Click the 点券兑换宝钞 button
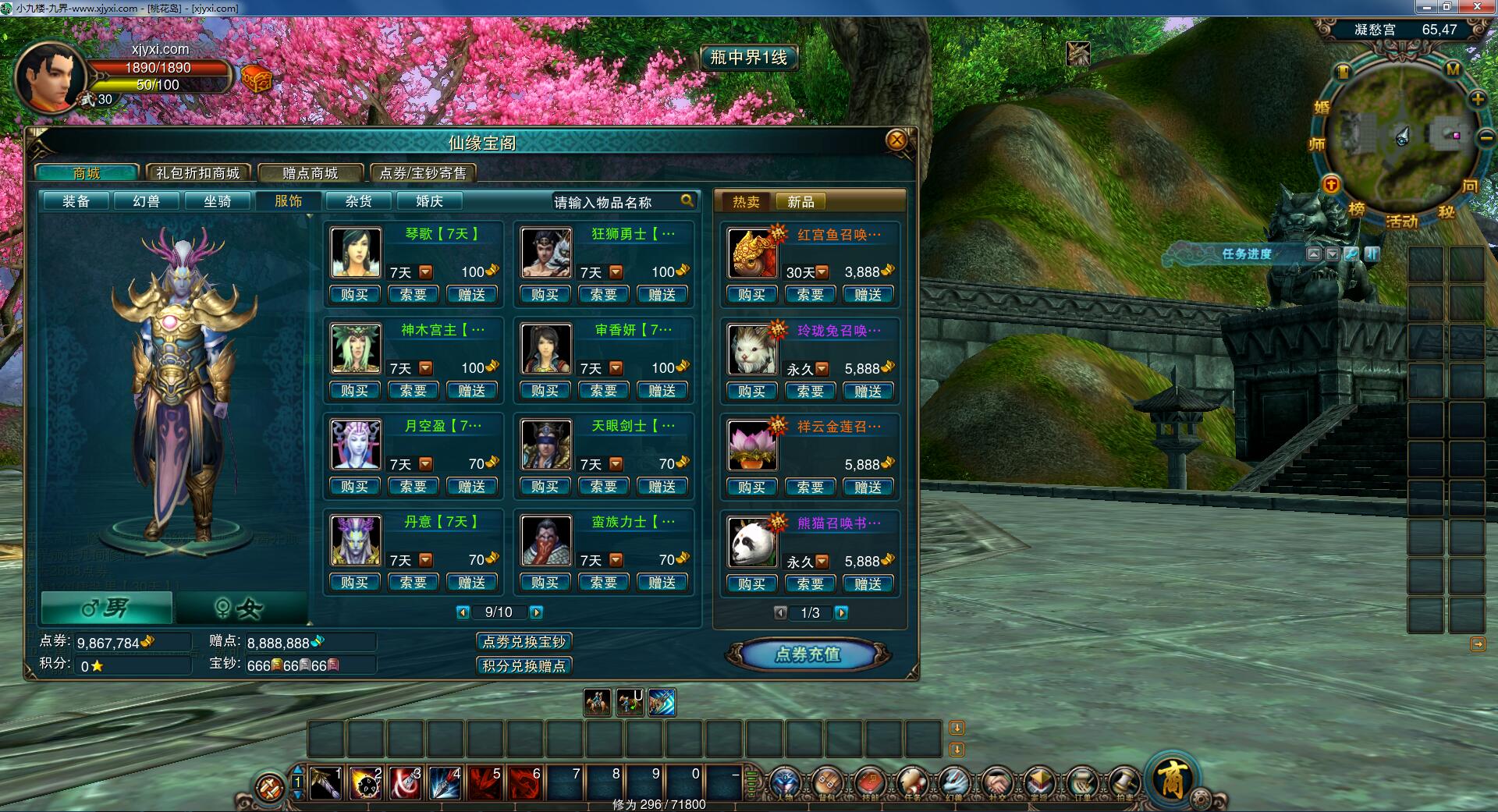 524,642
